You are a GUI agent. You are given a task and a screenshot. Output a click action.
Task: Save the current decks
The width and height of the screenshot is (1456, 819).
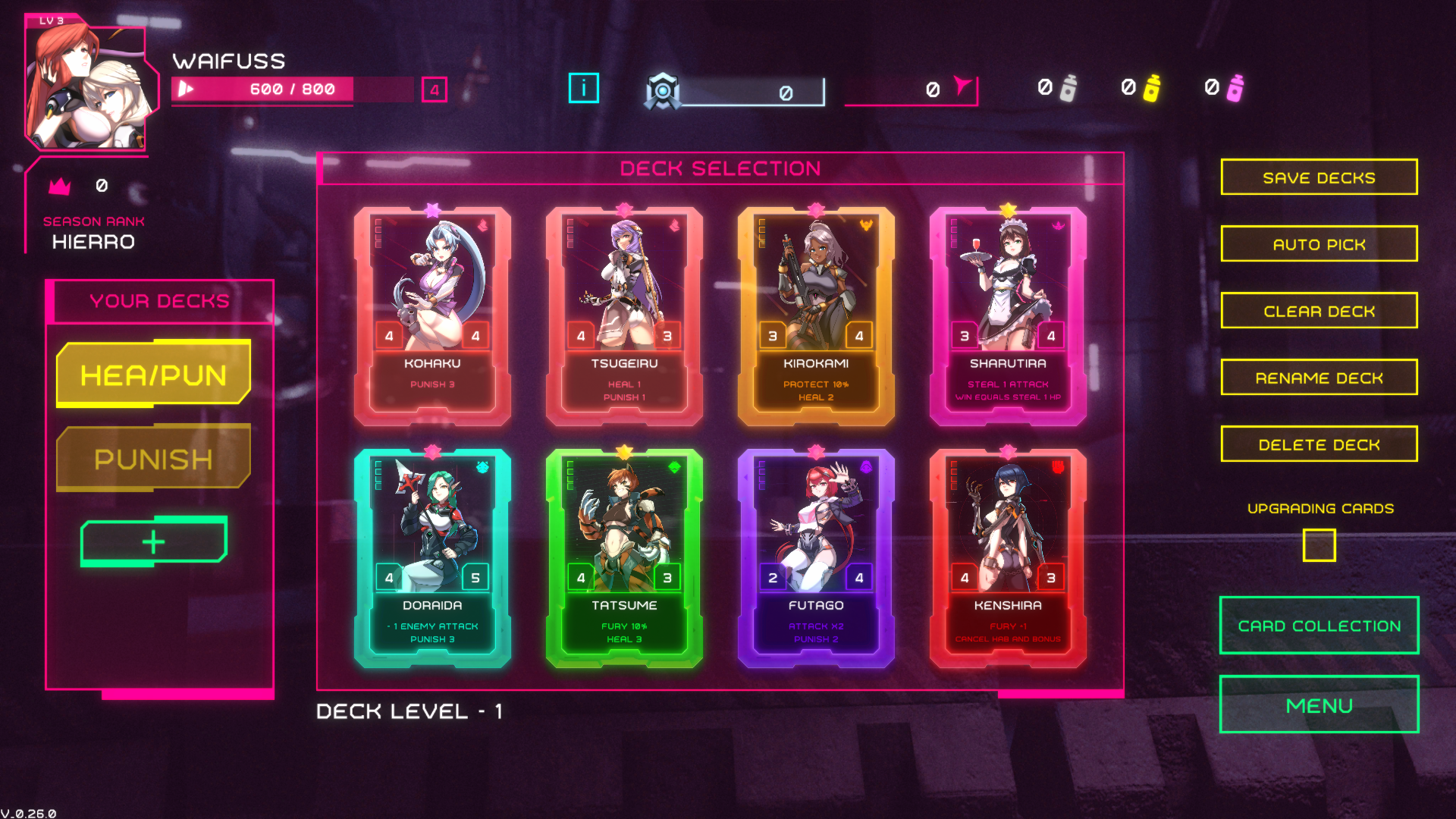(x=1319, y=177)
